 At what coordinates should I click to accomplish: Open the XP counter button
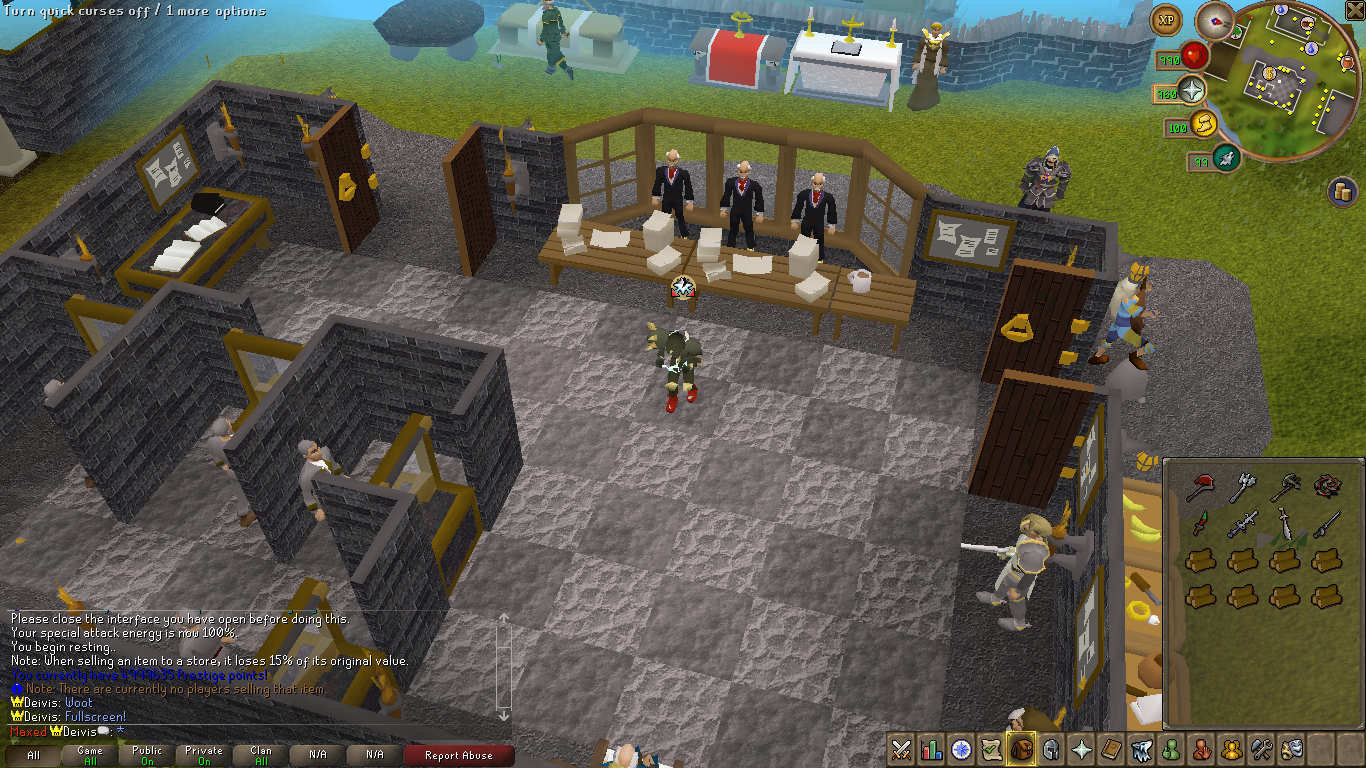pos(1165,19)
